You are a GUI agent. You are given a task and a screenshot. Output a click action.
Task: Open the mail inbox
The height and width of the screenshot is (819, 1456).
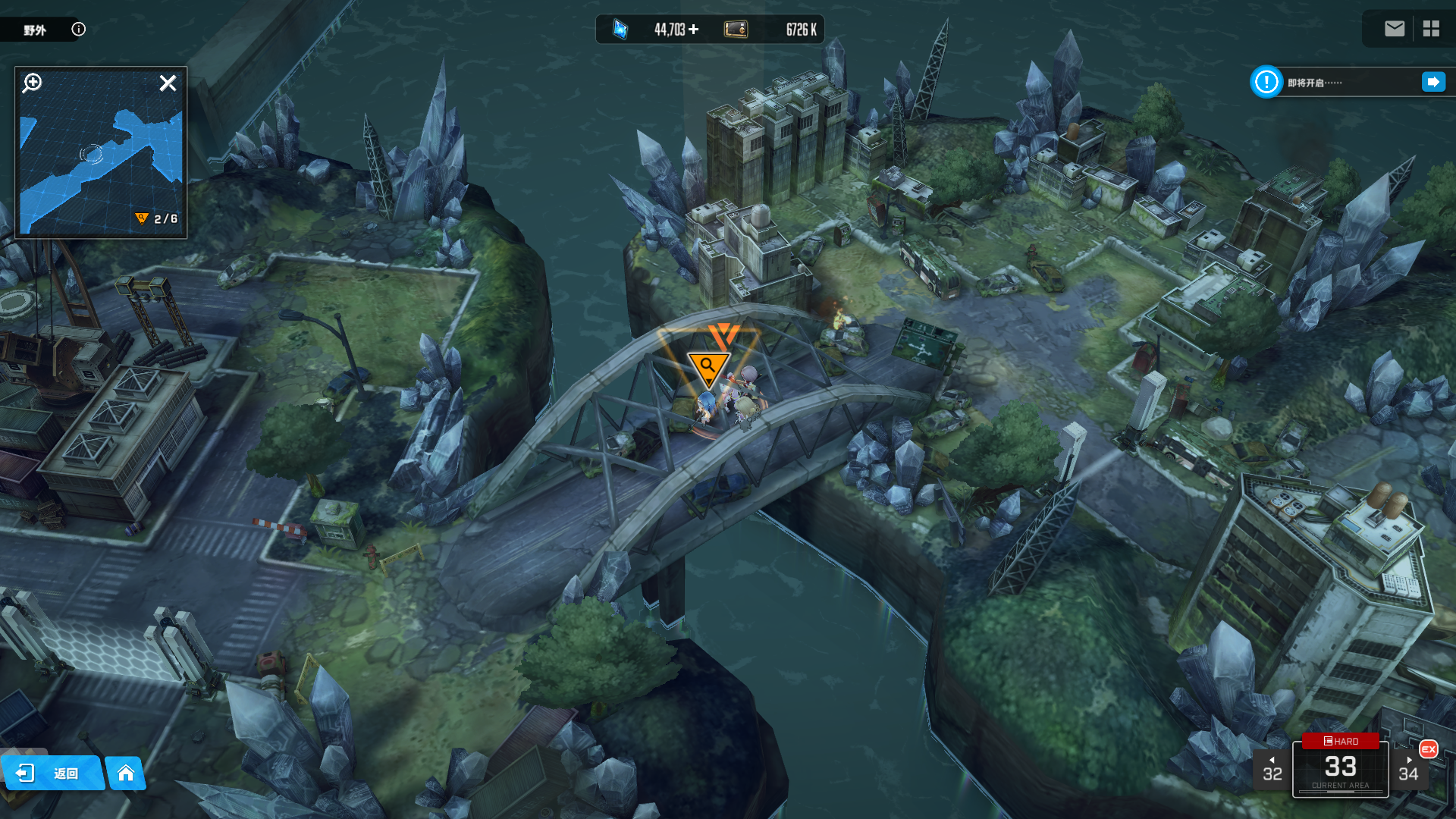[1394, 29]
